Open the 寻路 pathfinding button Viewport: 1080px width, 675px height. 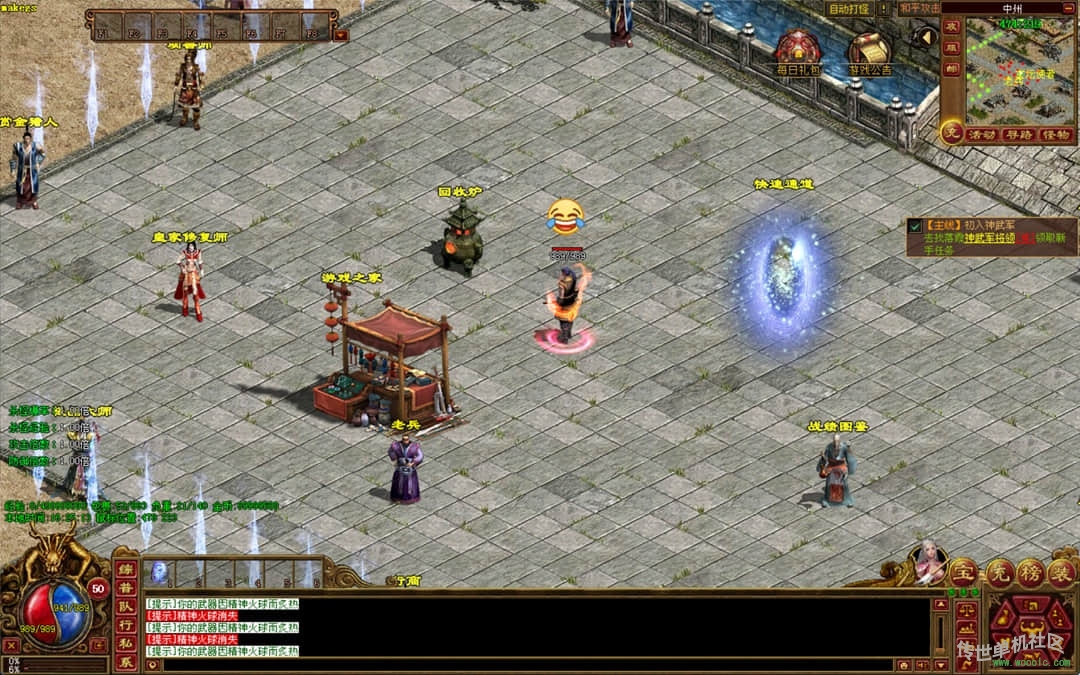[x=1018, y=135]
